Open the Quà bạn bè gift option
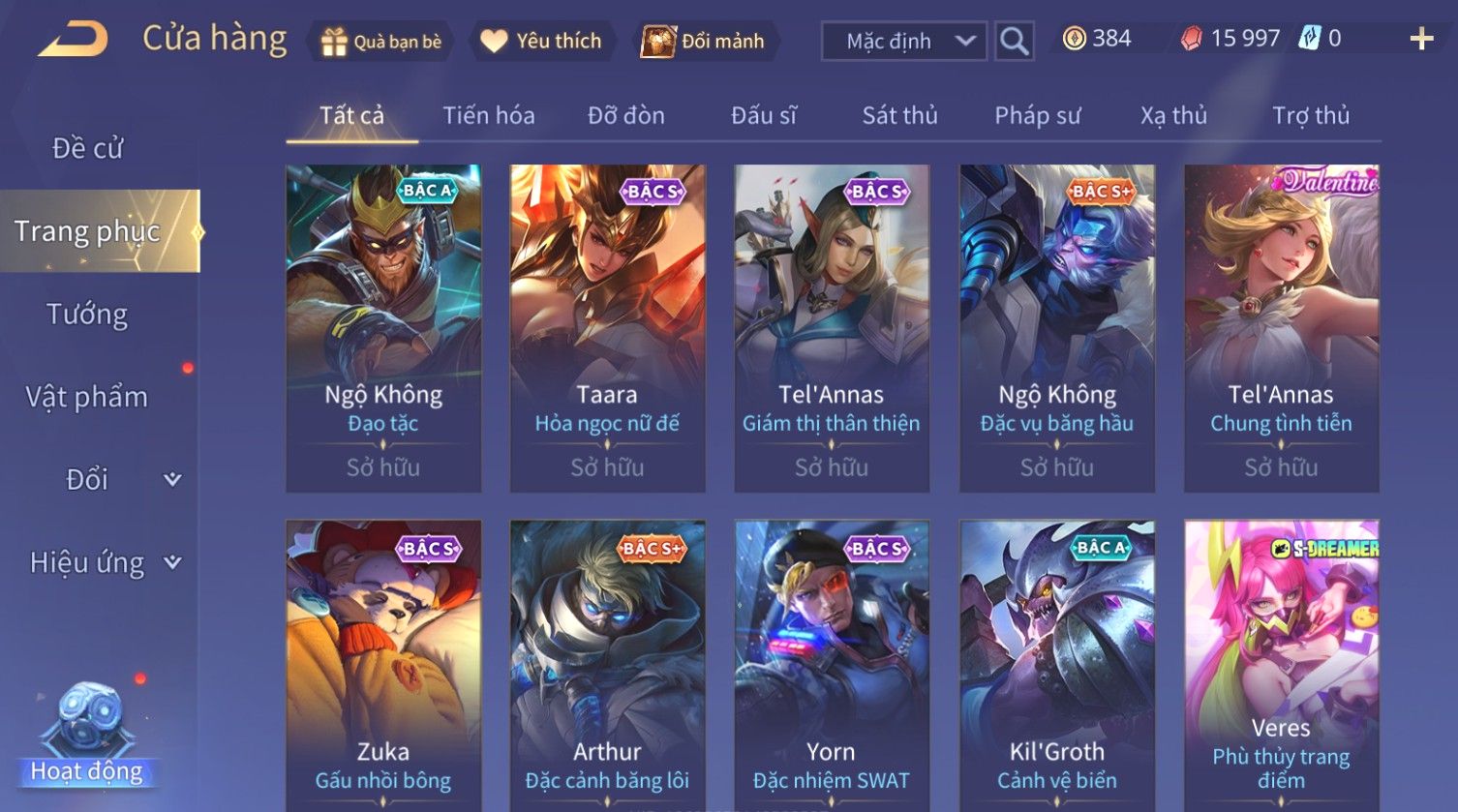This screenshot has width=1458, height=812. click(380, 42)
